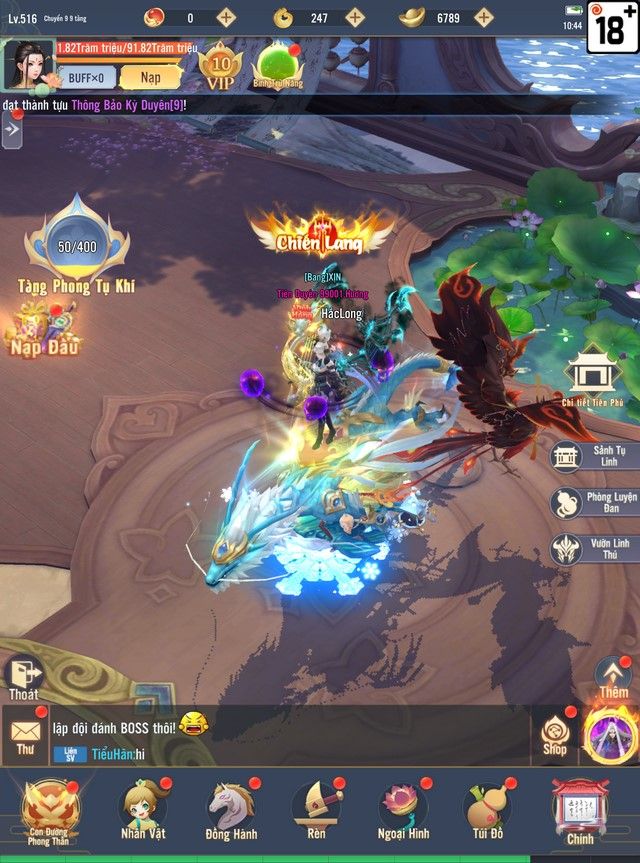640x863 pixels.
Task: Expand the Thêm menu
Action: point(613,677)
